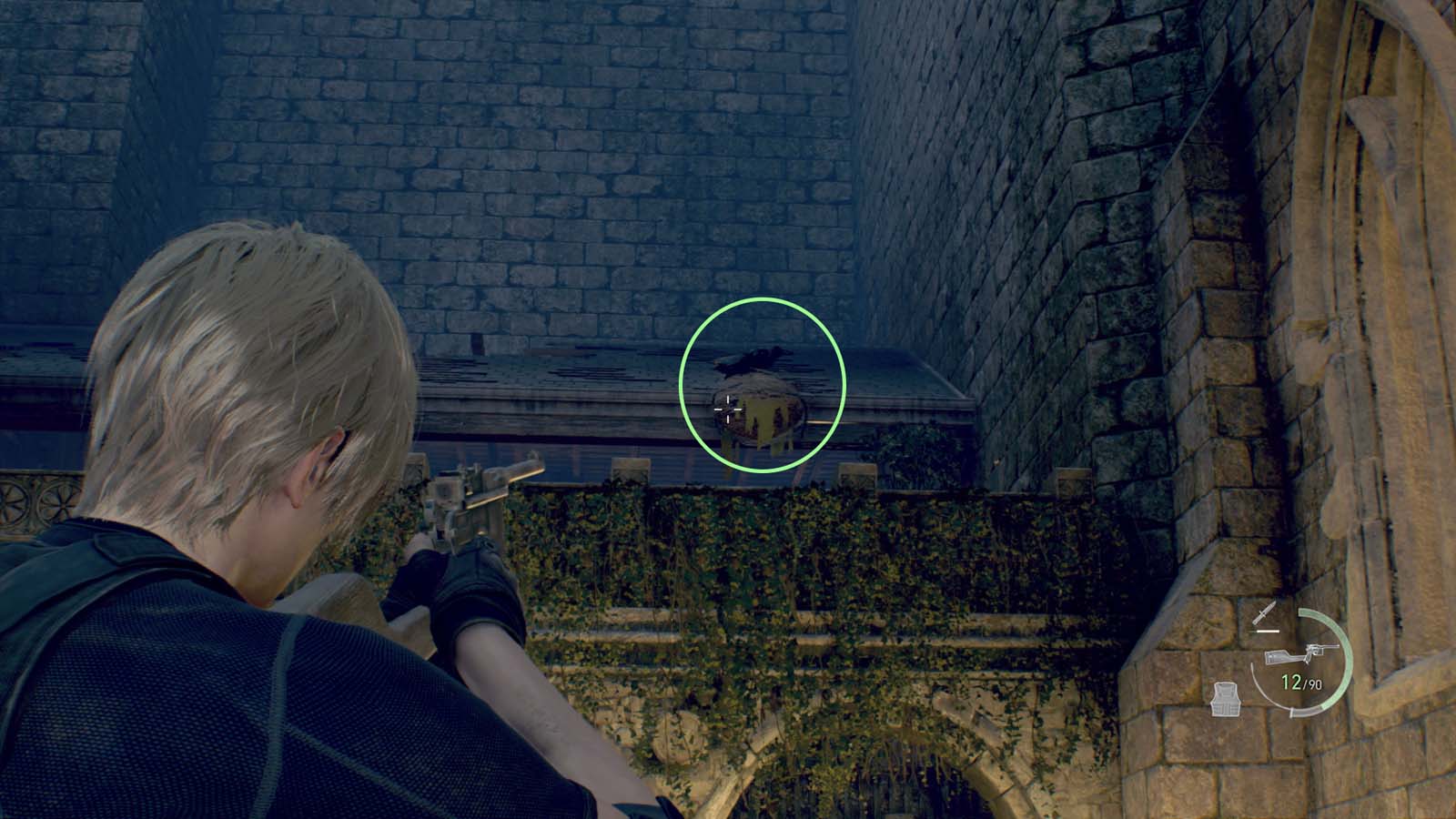Click the crow perched on the medallion
Image resolution: width=1456 pixels, height=819 pixels.
pos(755,362)
